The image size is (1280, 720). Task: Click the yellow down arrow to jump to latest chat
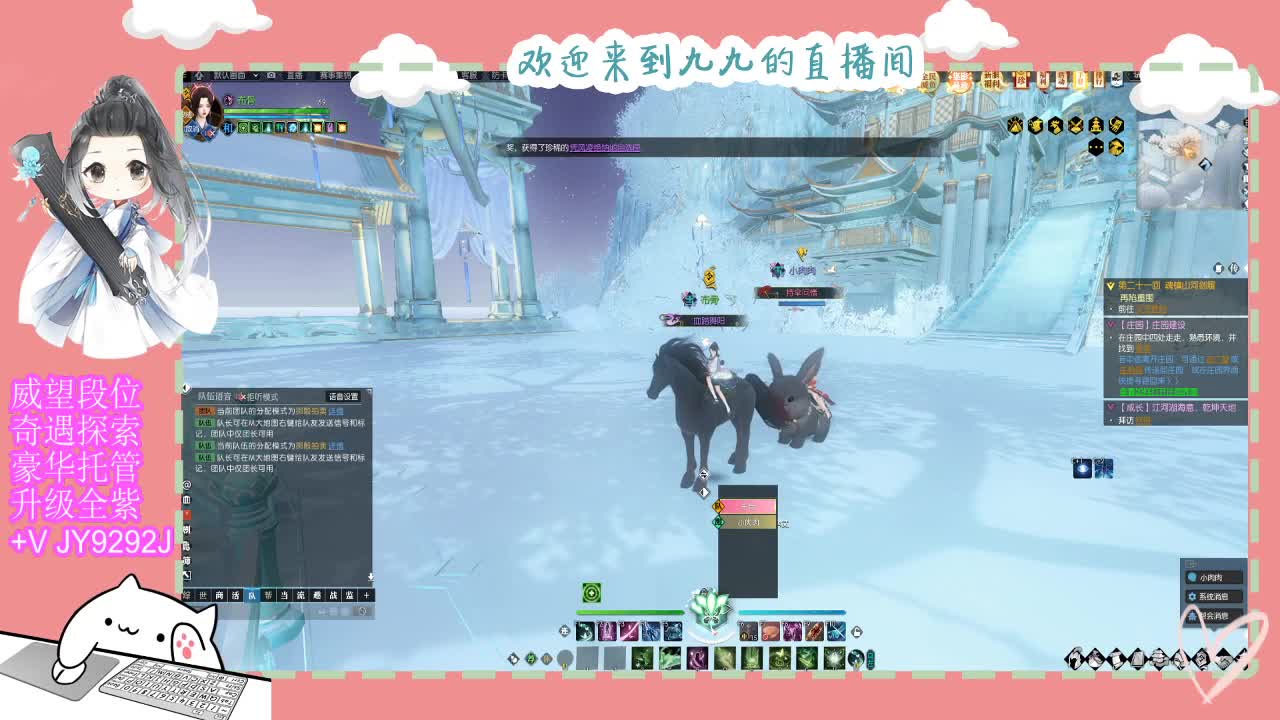[369, 575]
